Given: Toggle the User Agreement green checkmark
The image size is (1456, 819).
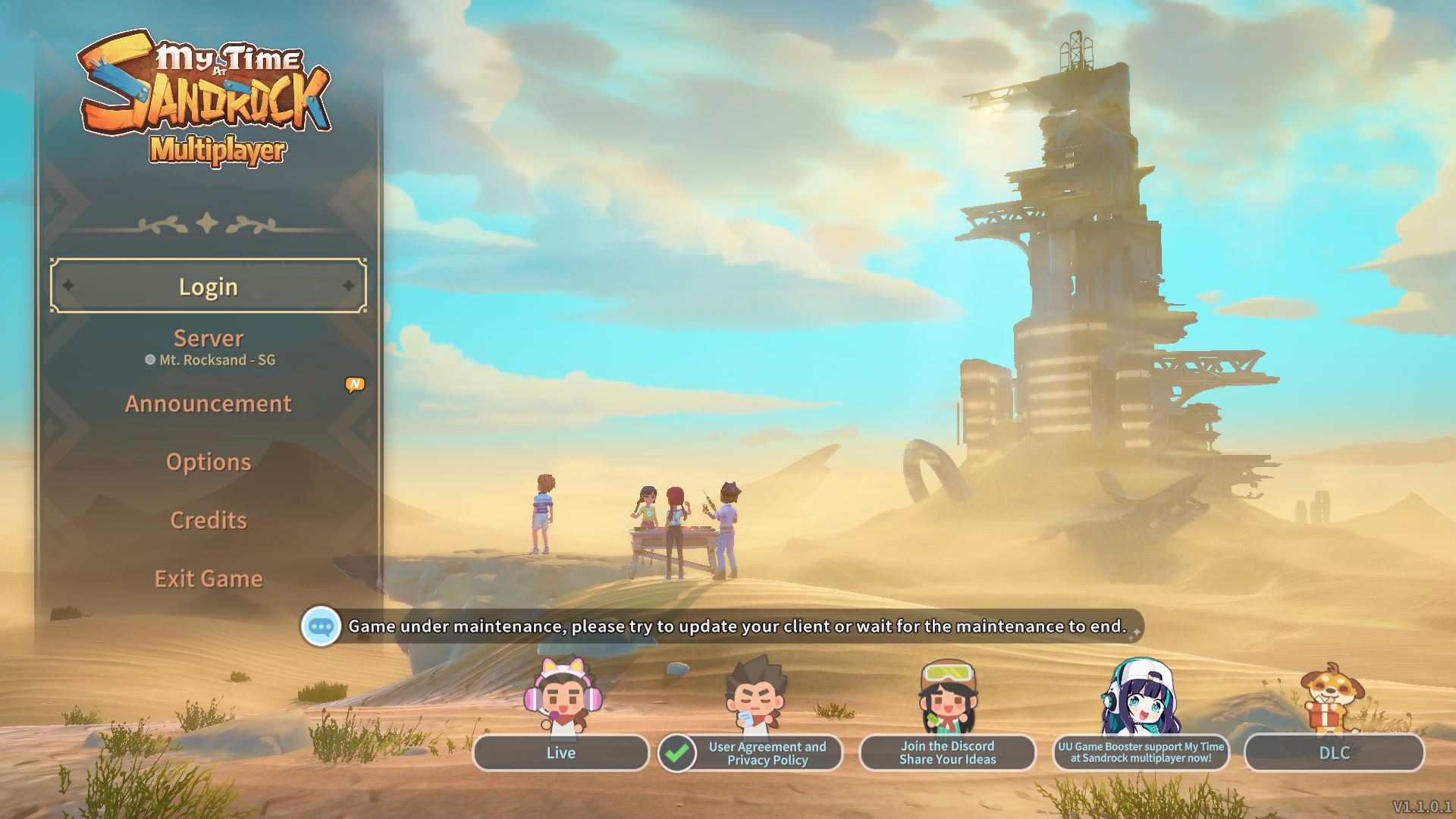Looking at the screenshot, I should tap(677, 753).
